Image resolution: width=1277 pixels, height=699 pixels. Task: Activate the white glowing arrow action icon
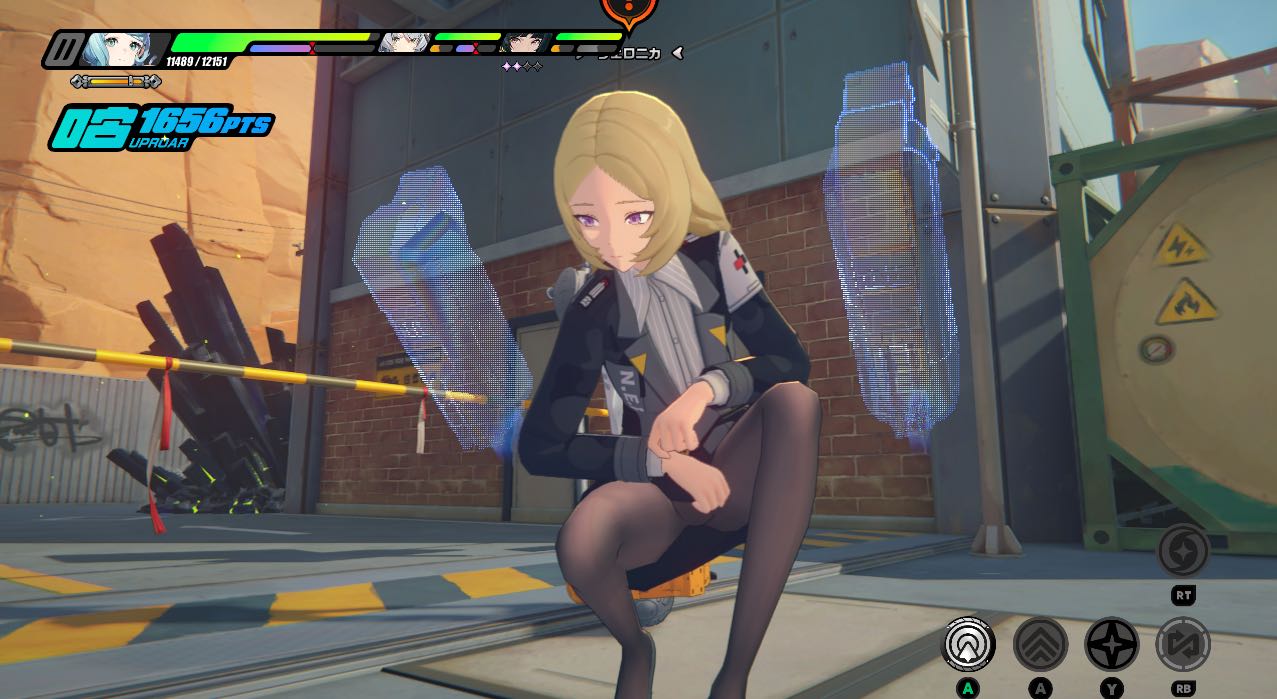pyautogui.click(x=969, y=645)
